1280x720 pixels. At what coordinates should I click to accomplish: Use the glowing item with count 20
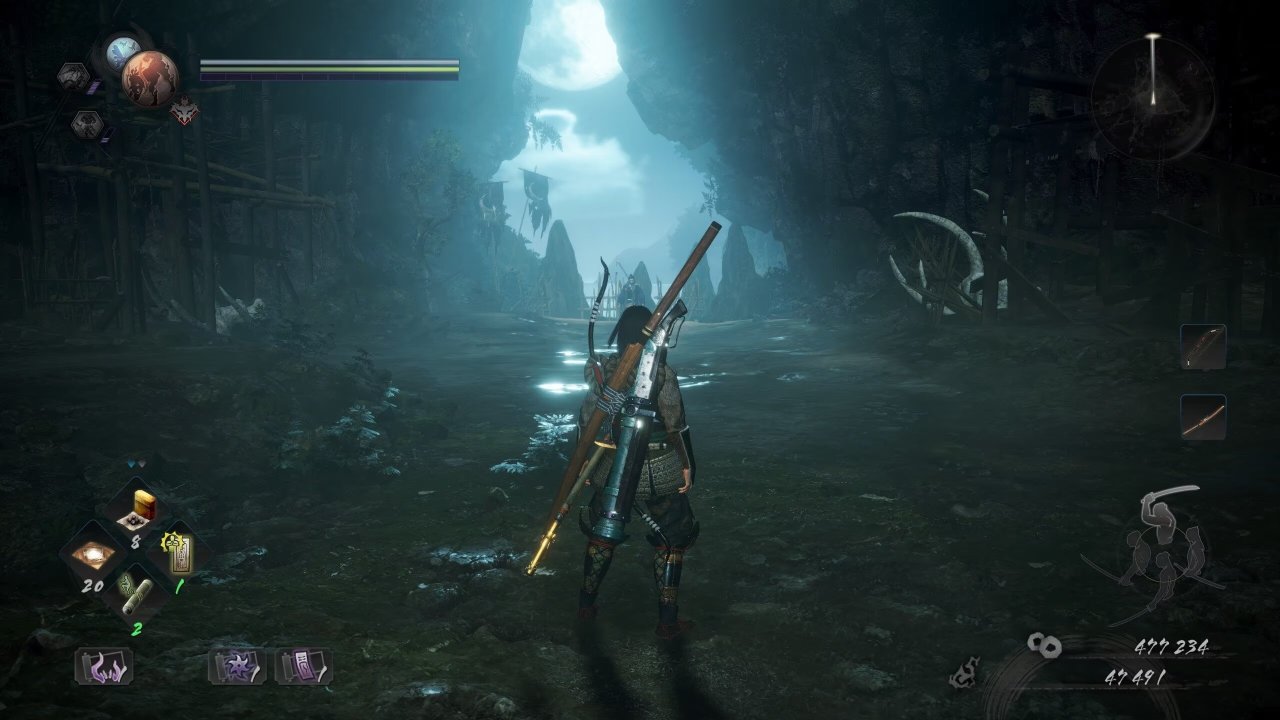click(94, 555)
